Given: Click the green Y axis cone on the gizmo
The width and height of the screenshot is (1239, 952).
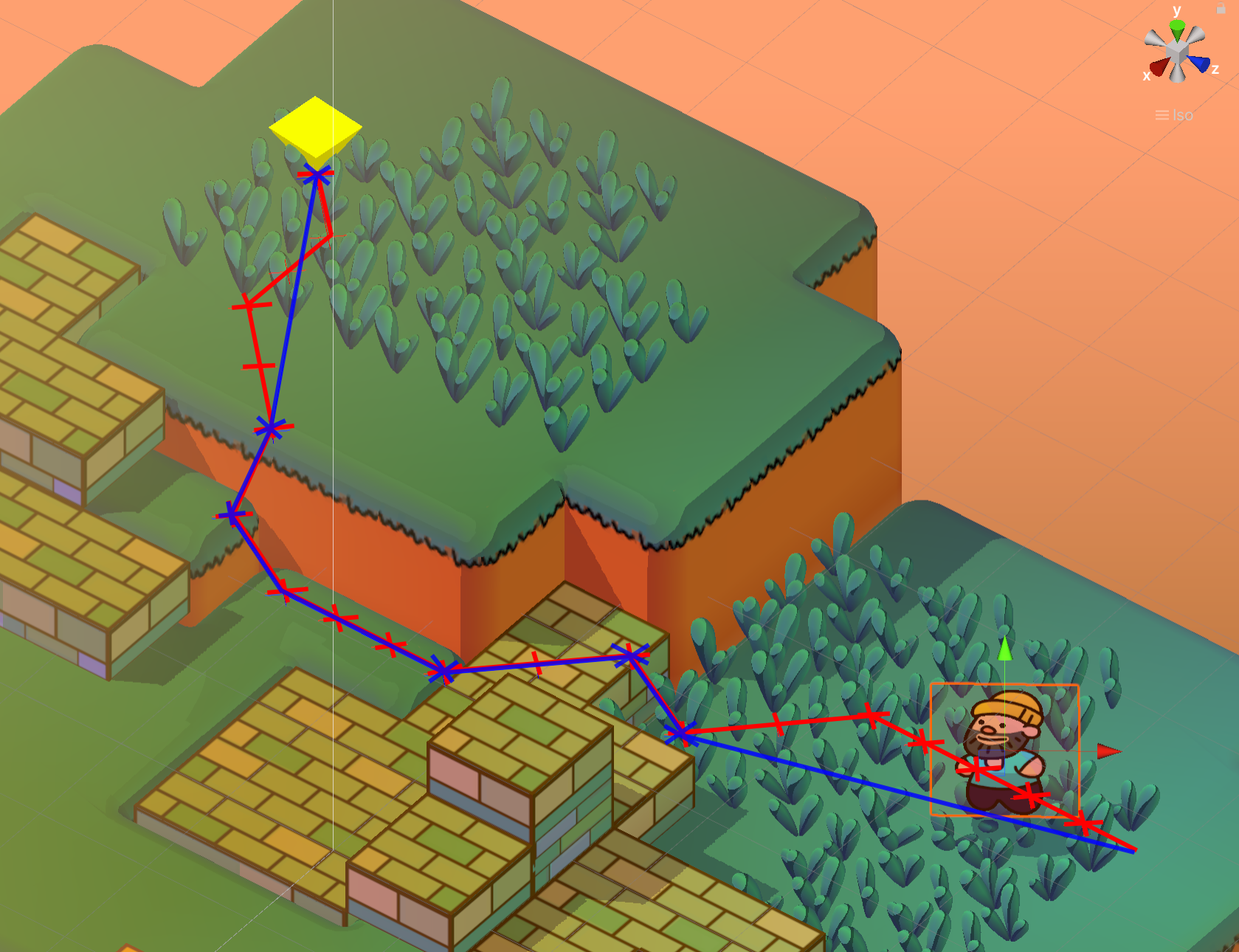Looking at the screenshot, I should point(1177,30).
